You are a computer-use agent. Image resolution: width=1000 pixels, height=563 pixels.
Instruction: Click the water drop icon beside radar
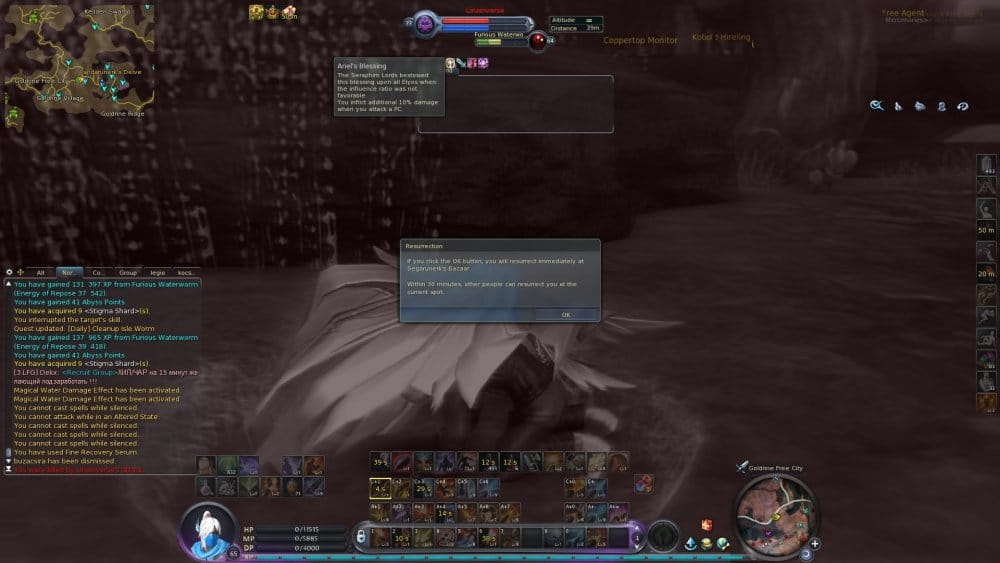tap(691, 543)
